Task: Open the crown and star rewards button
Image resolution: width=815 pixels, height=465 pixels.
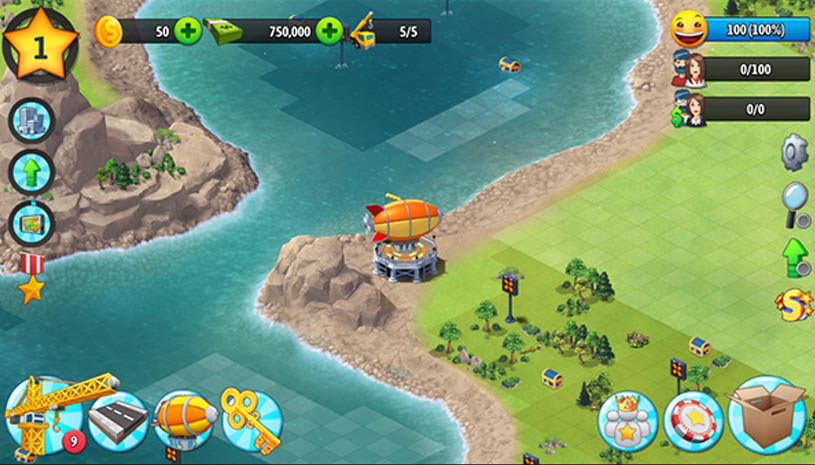Action: click(628, 421)
